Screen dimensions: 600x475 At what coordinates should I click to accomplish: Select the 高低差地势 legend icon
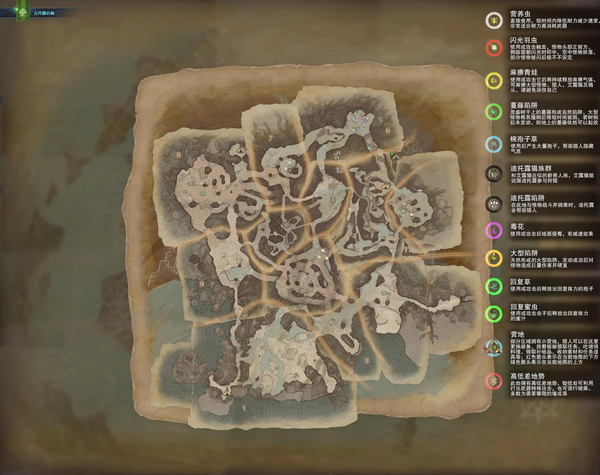(x=492, y=381)
